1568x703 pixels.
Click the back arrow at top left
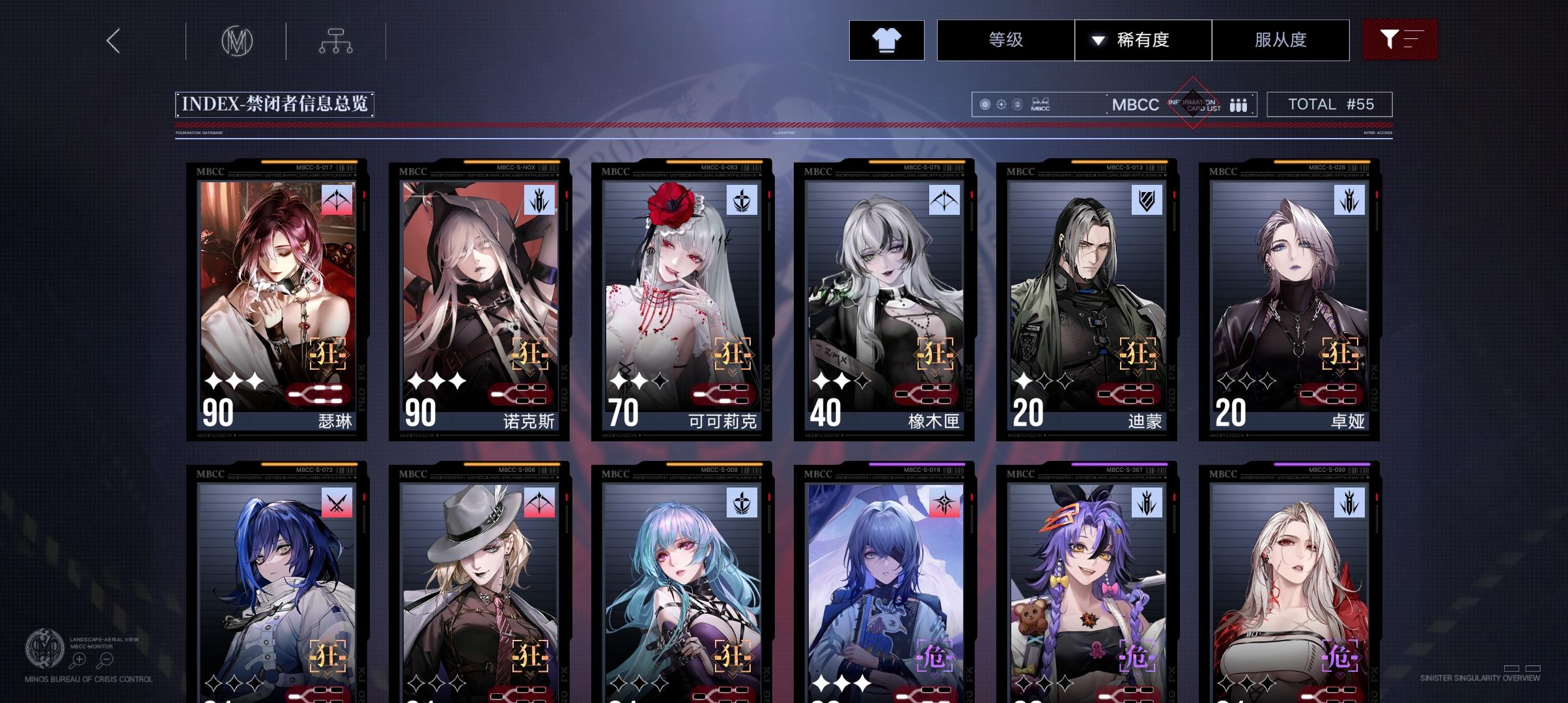pos(113,40)
